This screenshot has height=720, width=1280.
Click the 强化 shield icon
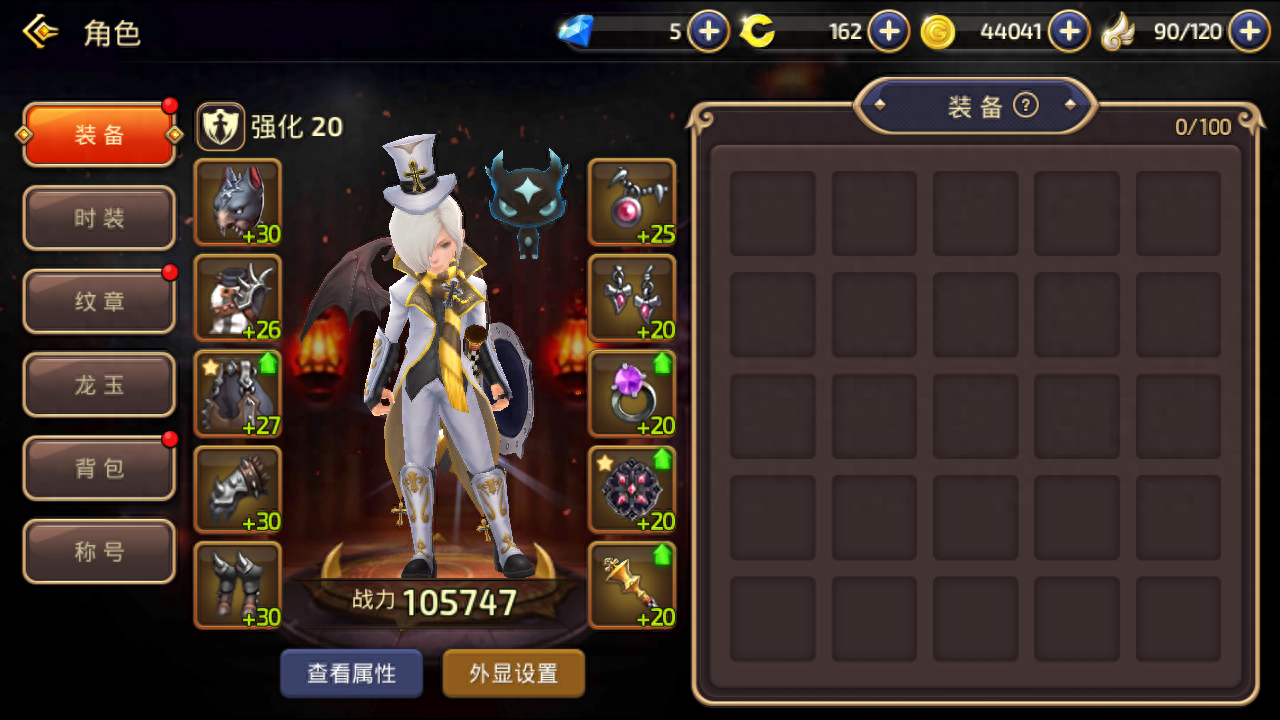(221, 126)
